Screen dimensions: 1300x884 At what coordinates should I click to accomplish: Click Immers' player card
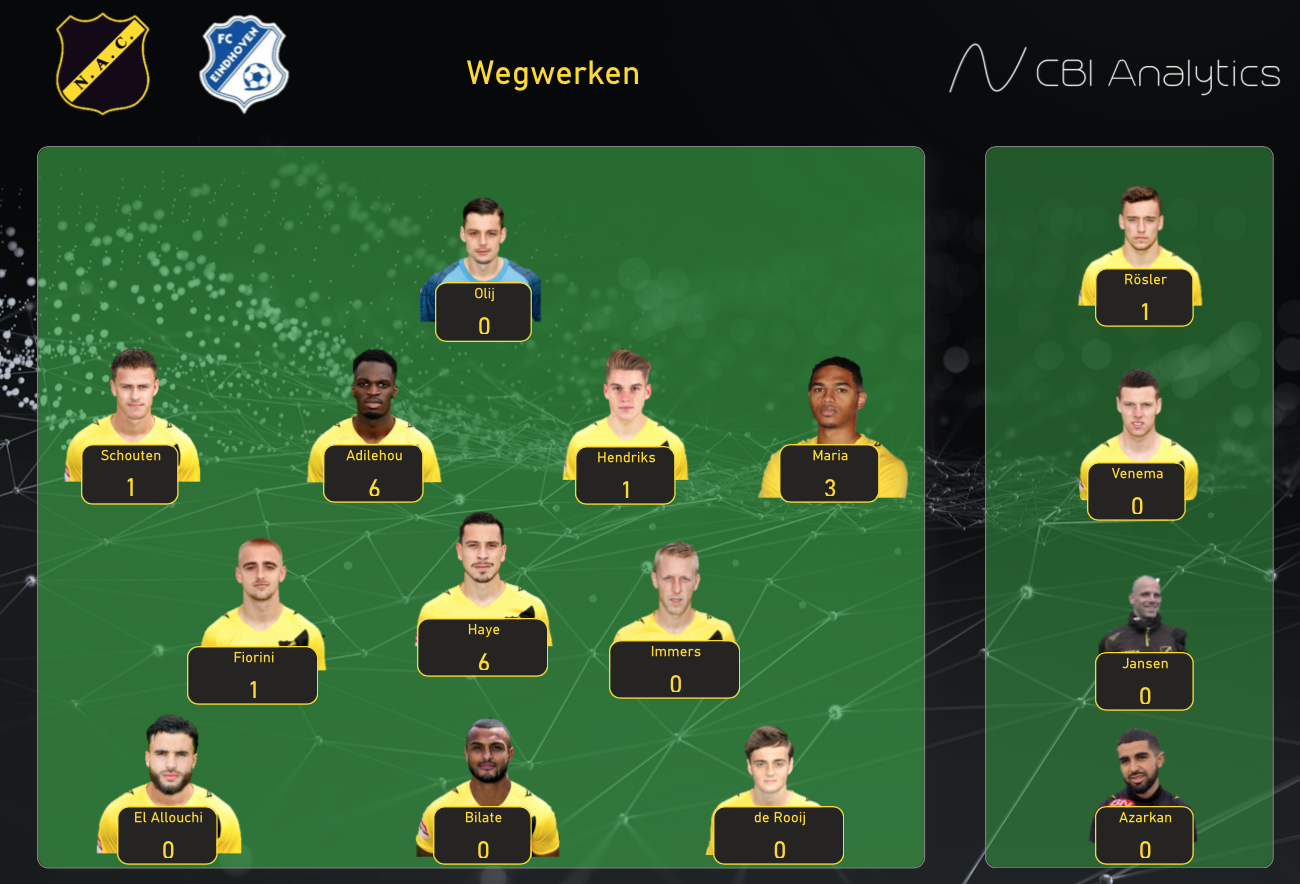tap(675, 670)
